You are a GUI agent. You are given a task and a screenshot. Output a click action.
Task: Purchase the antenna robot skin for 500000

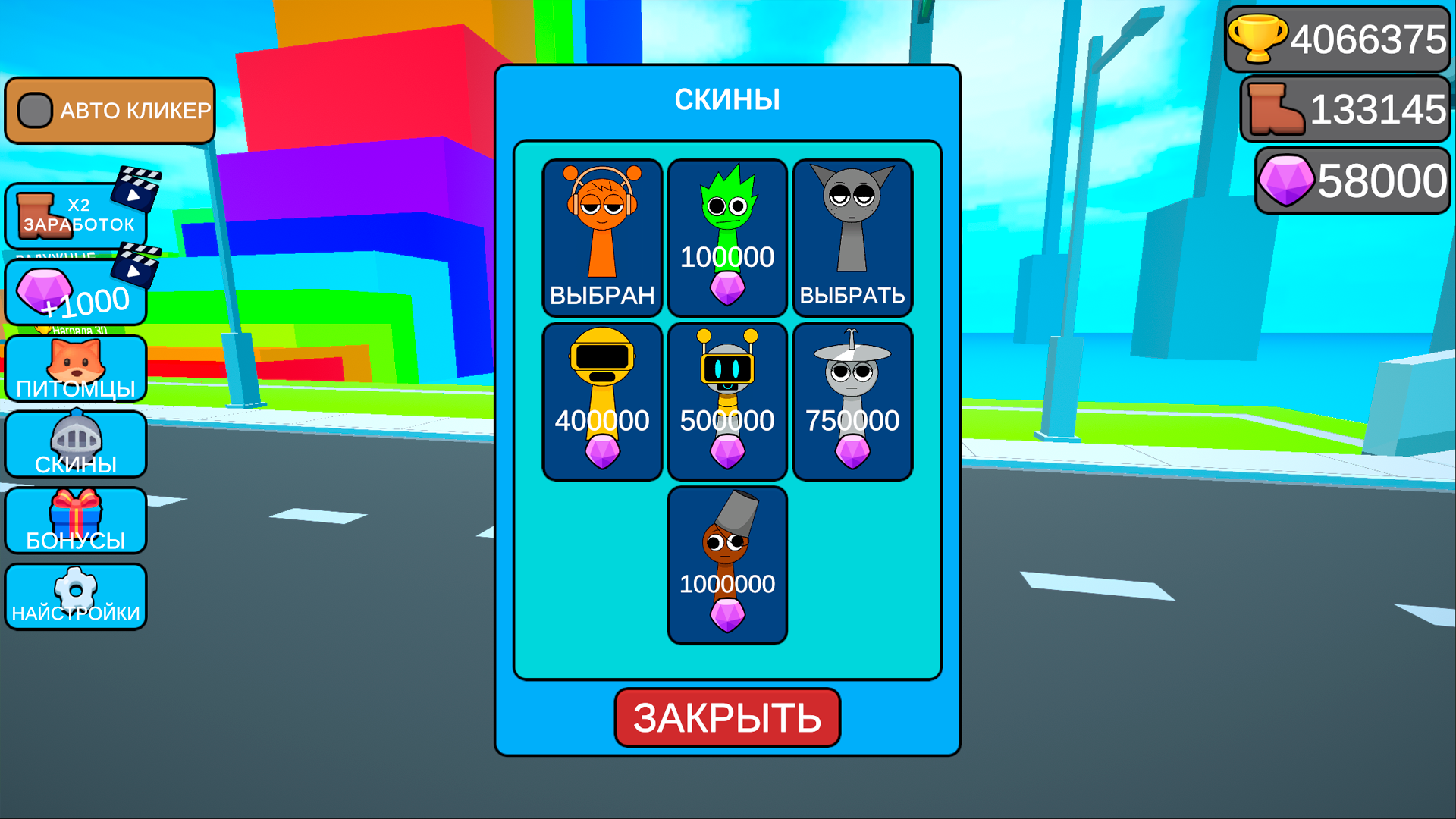[727, 400]
